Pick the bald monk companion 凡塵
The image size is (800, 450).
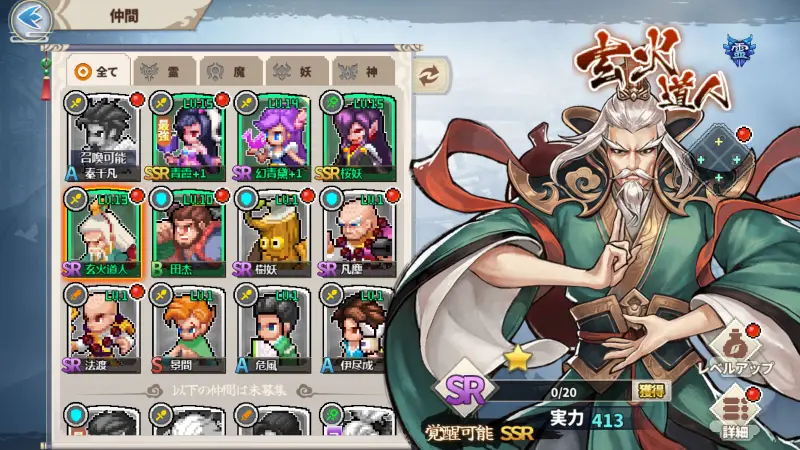(x=357, y=233)
